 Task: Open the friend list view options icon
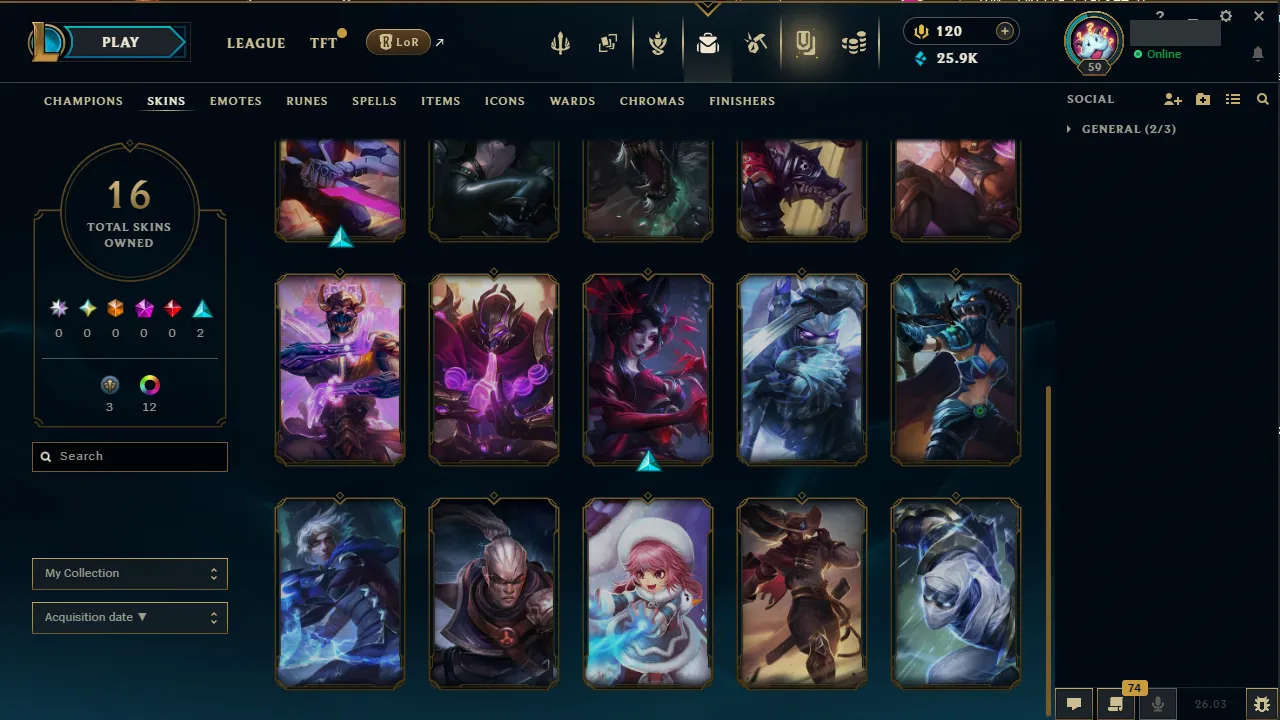point(1233,99)
